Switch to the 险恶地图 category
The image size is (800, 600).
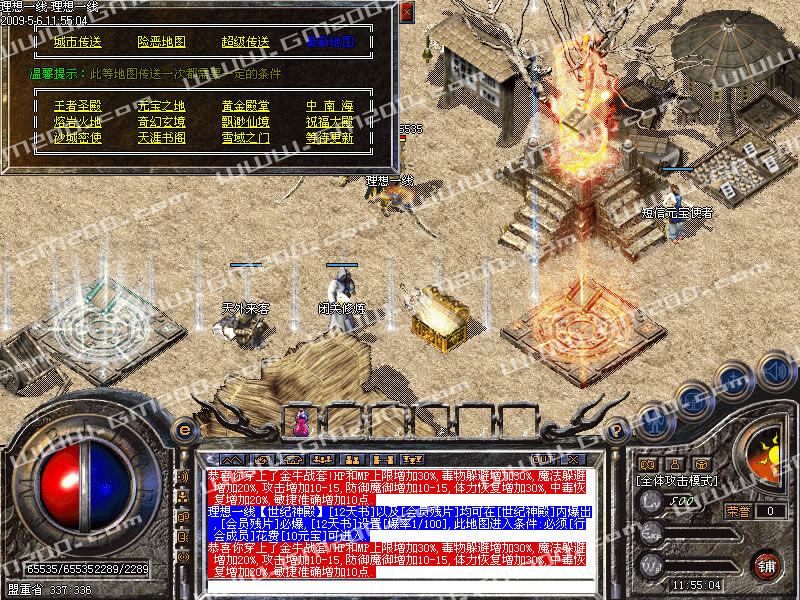pyautogui.click(x=161, y=42)
